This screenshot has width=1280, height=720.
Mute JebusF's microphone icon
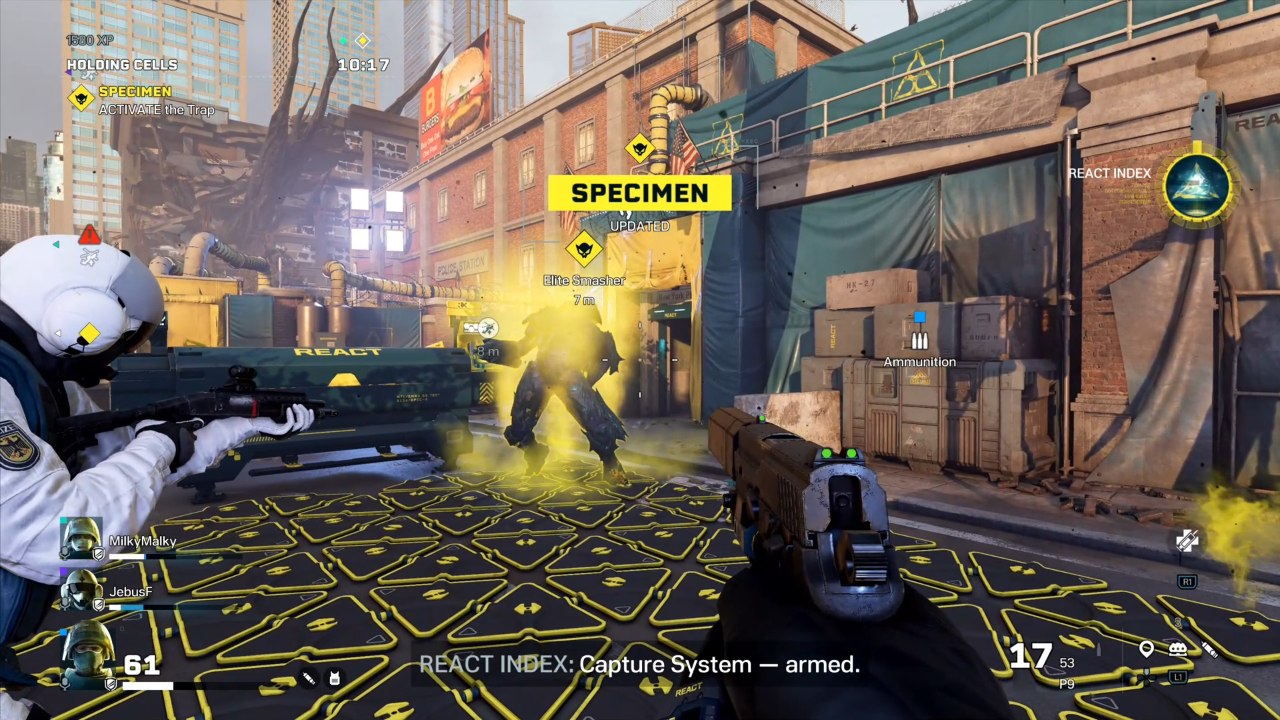tap(65, 603)
